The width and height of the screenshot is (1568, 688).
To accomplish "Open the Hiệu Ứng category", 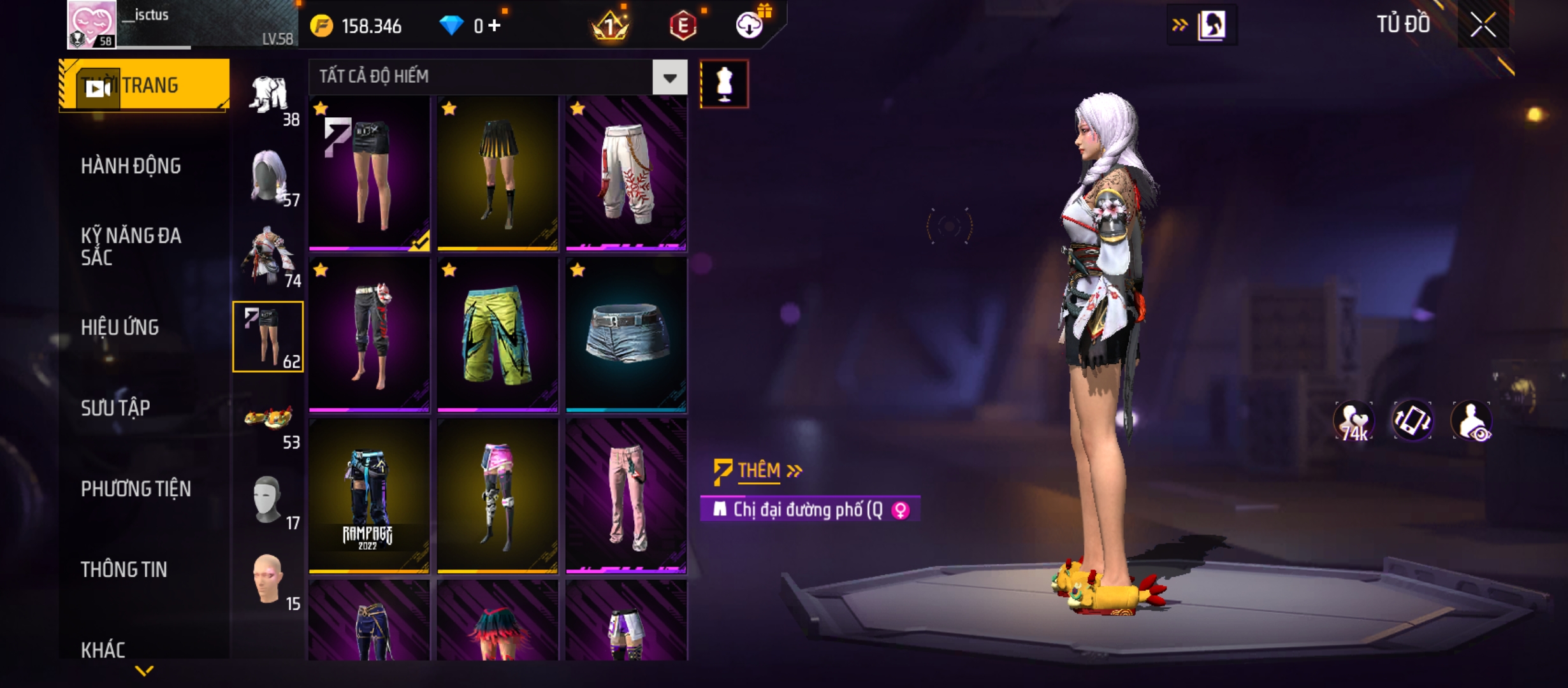I will [120, 327].
